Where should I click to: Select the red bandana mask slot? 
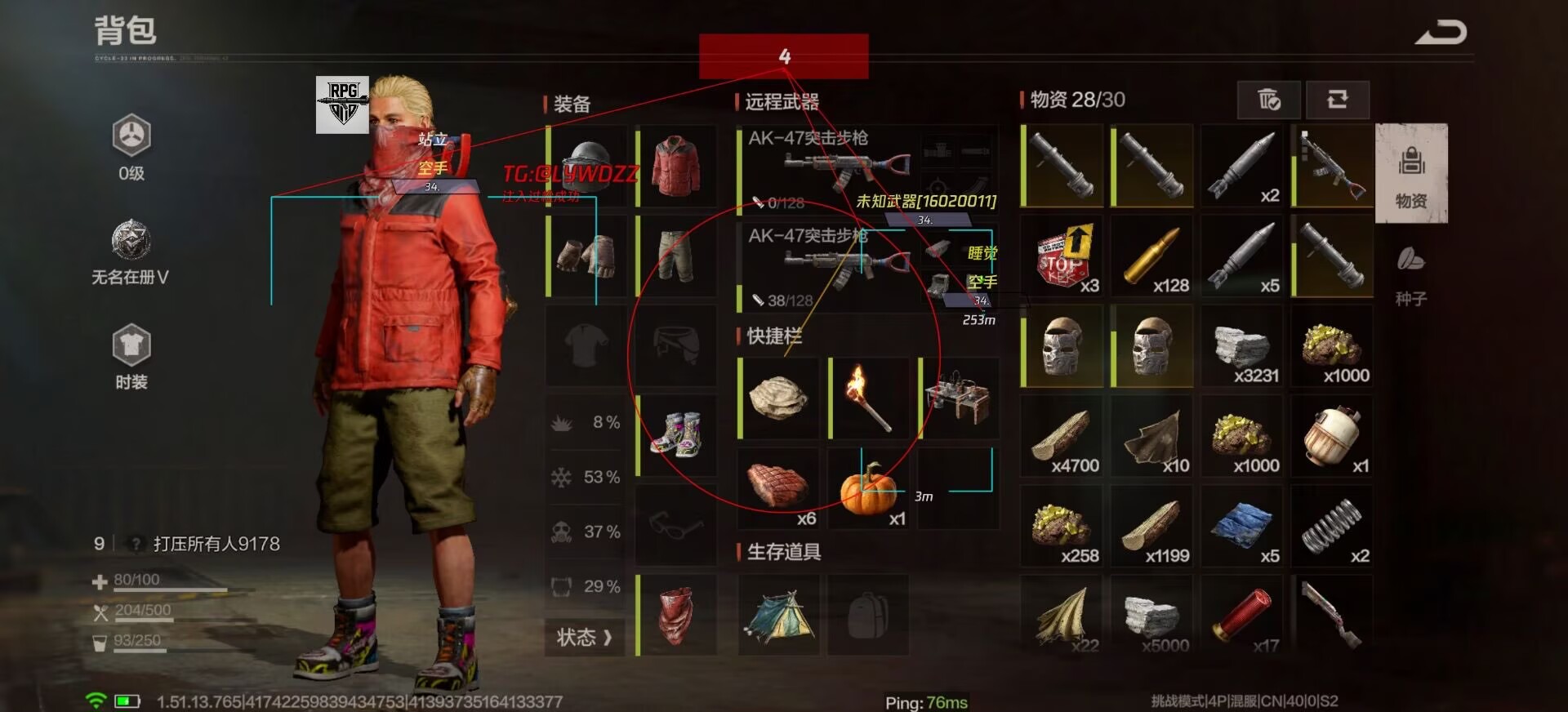coord(676,614)
